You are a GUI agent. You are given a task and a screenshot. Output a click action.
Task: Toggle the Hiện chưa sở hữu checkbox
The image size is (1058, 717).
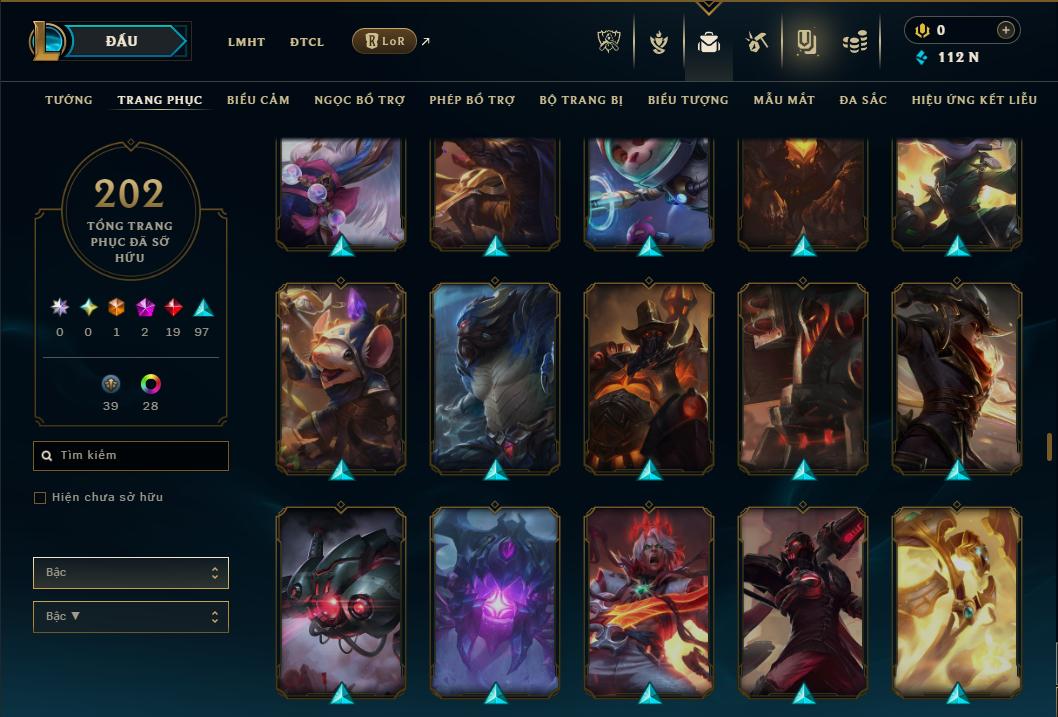(40, 498)
